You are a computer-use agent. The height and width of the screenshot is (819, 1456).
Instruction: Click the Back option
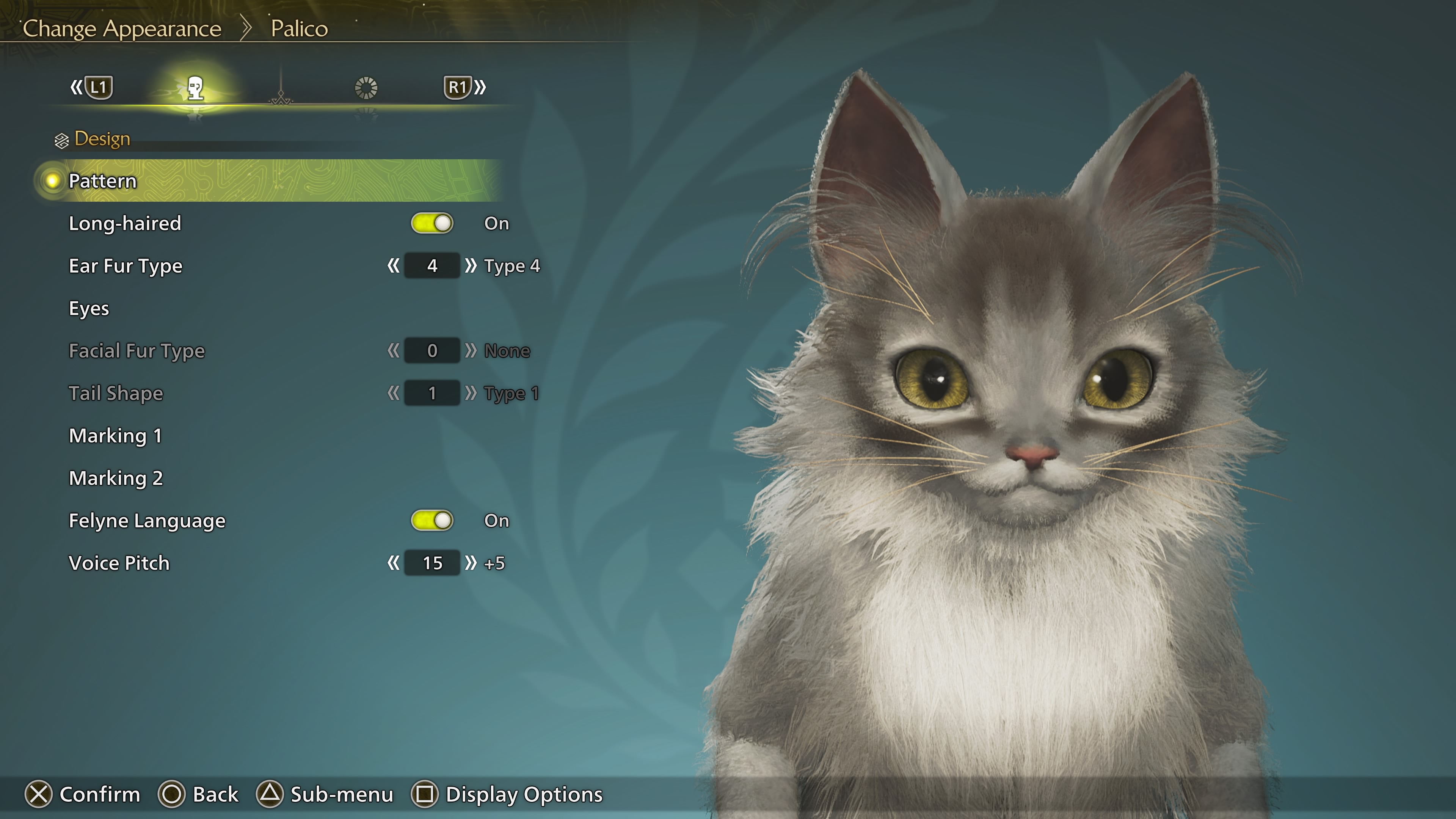[x=199, y=794]
